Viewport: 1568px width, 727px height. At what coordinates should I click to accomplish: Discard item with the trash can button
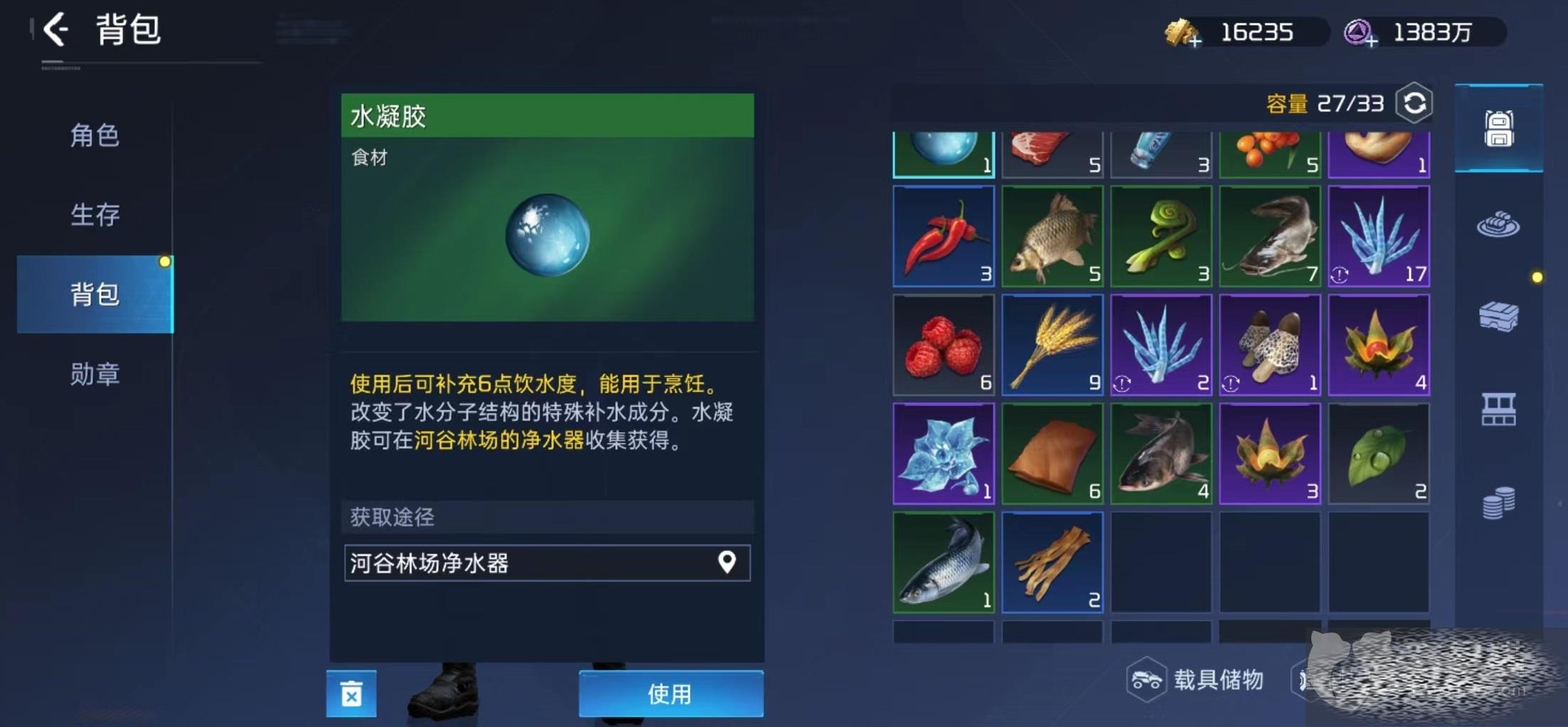pos(351,694)
